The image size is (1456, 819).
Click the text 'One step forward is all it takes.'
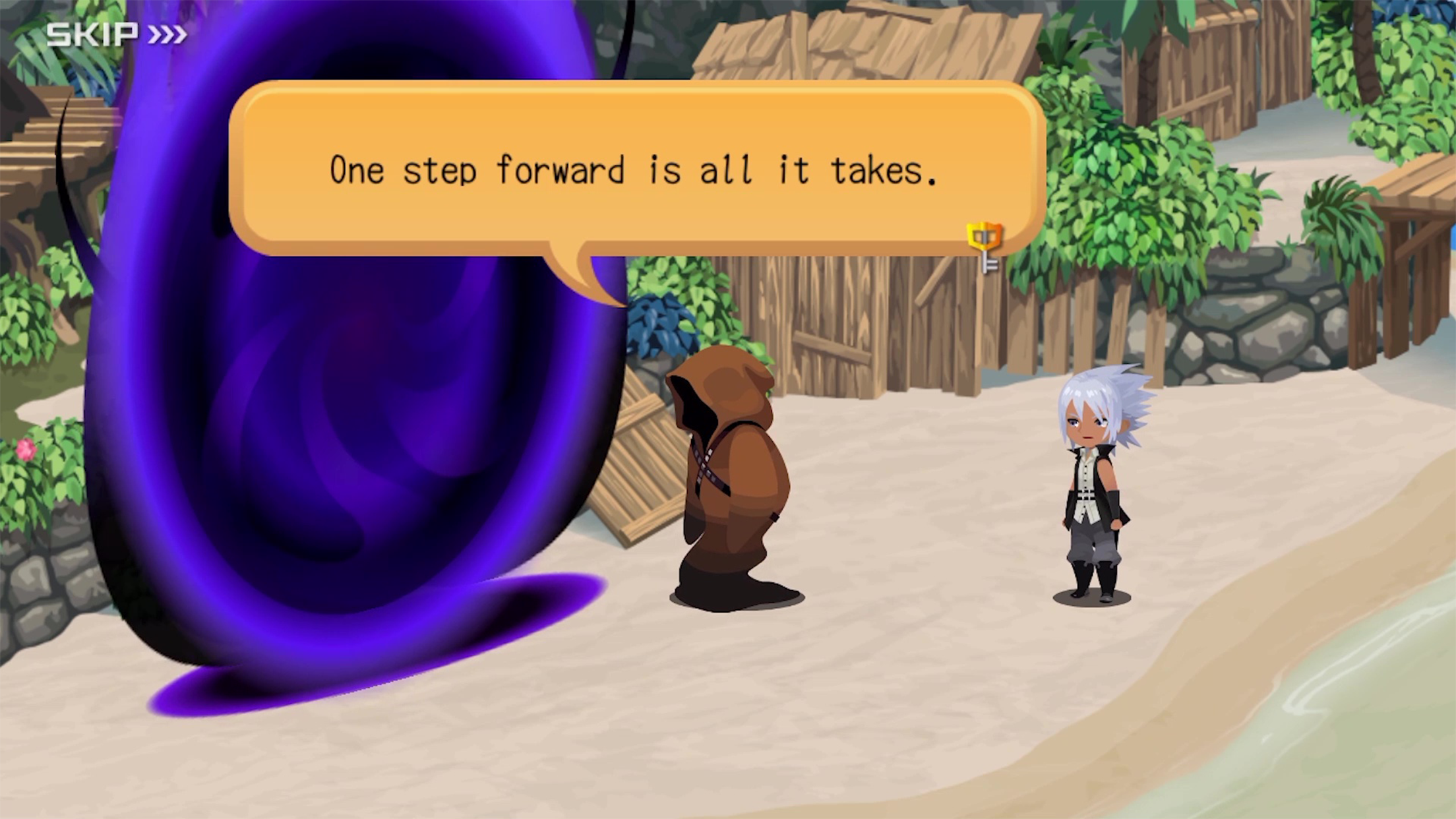tap(633, 171)
